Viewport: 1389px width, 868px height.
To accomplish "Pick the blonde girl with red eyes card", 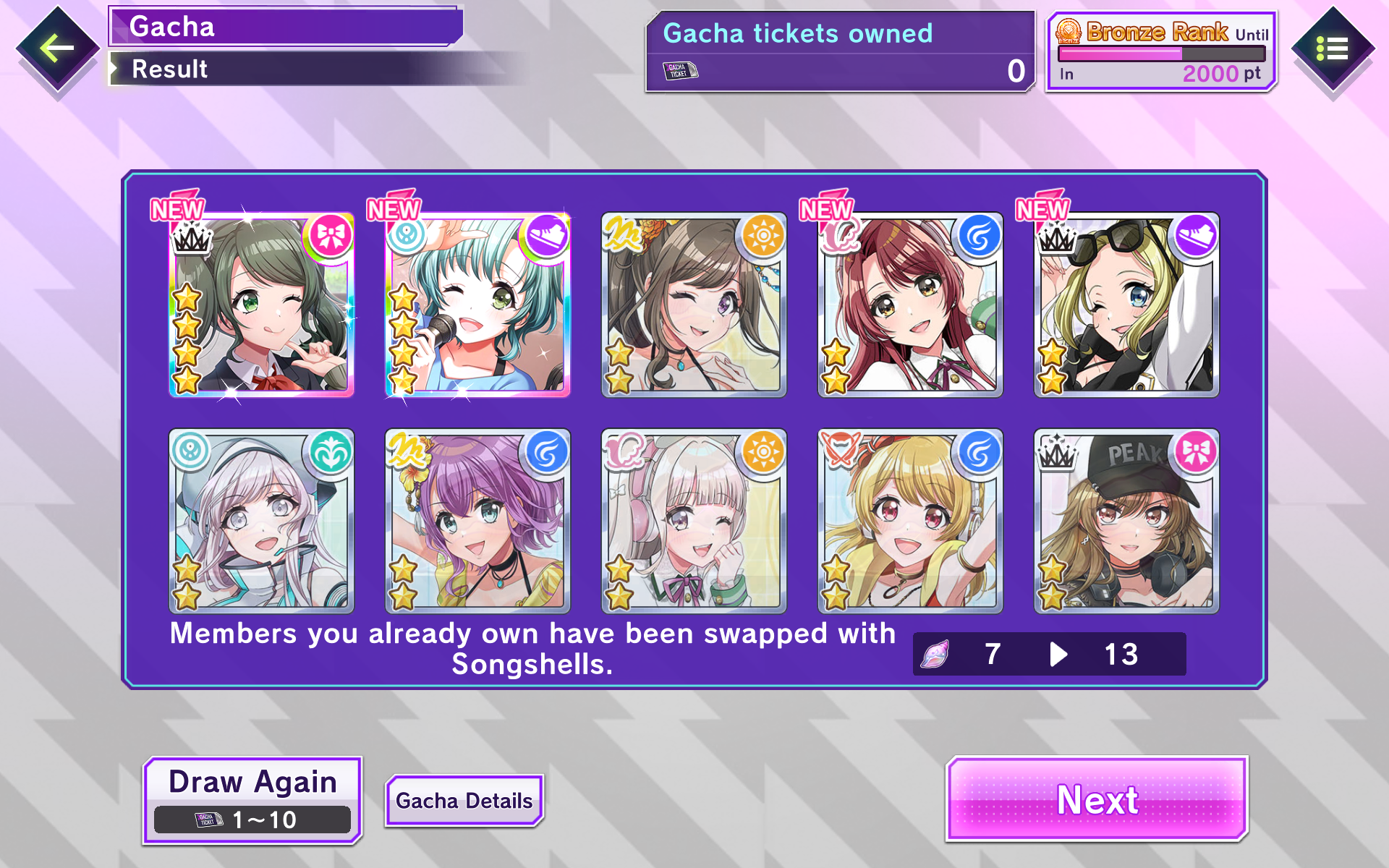I will pyautogui.click(x=910, y=521).
